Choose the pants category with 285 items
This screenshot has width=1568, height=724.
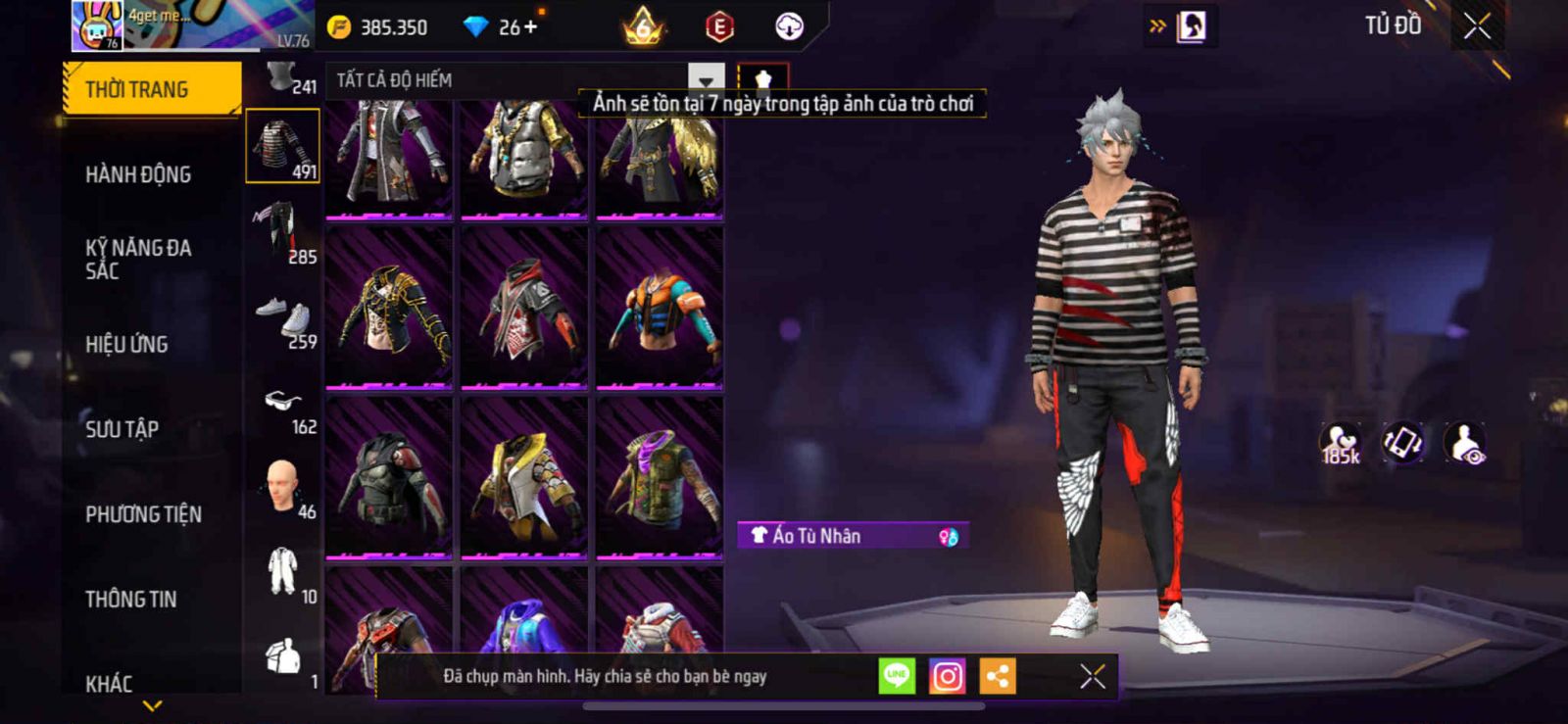tap(282, 231)
